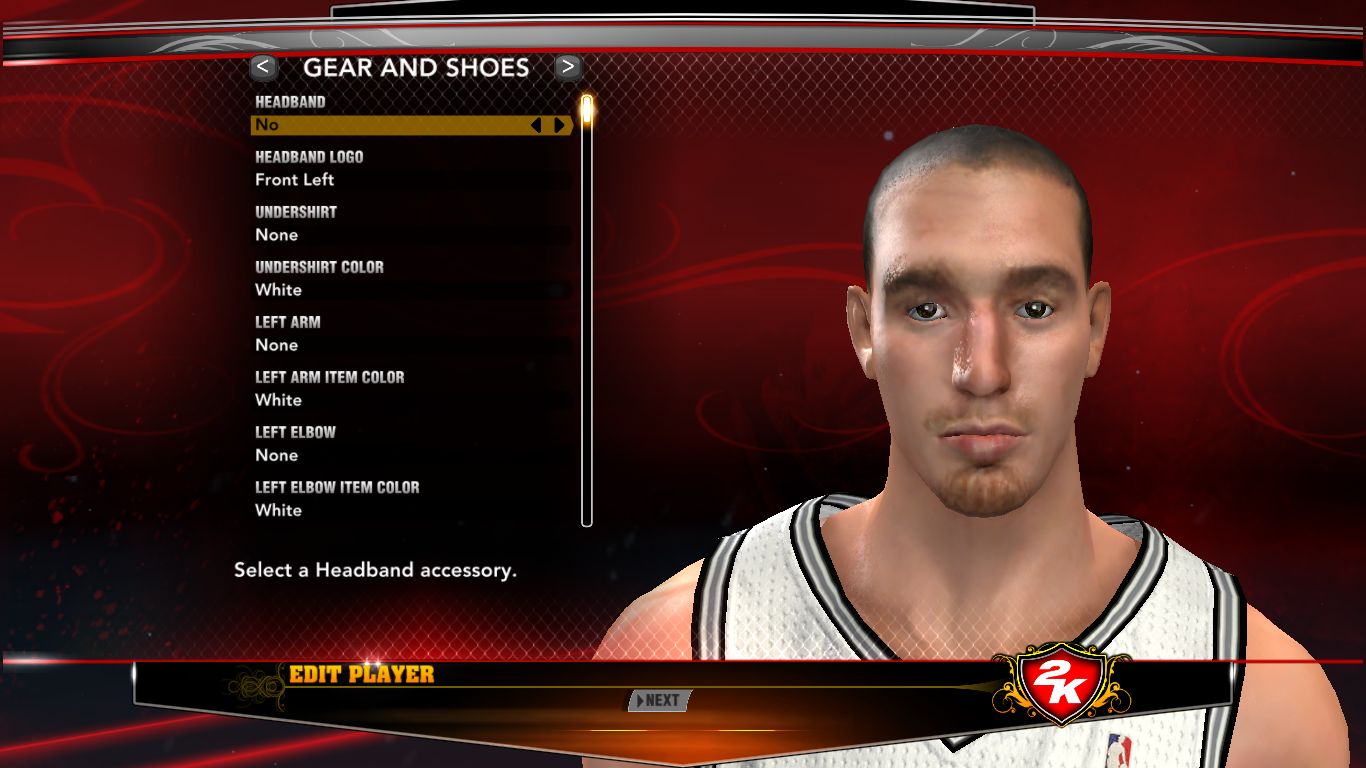Increase the Headband value with right arrow
Image resolution: width=1366 pixels, height=768 pixels.
coord(559,125)
